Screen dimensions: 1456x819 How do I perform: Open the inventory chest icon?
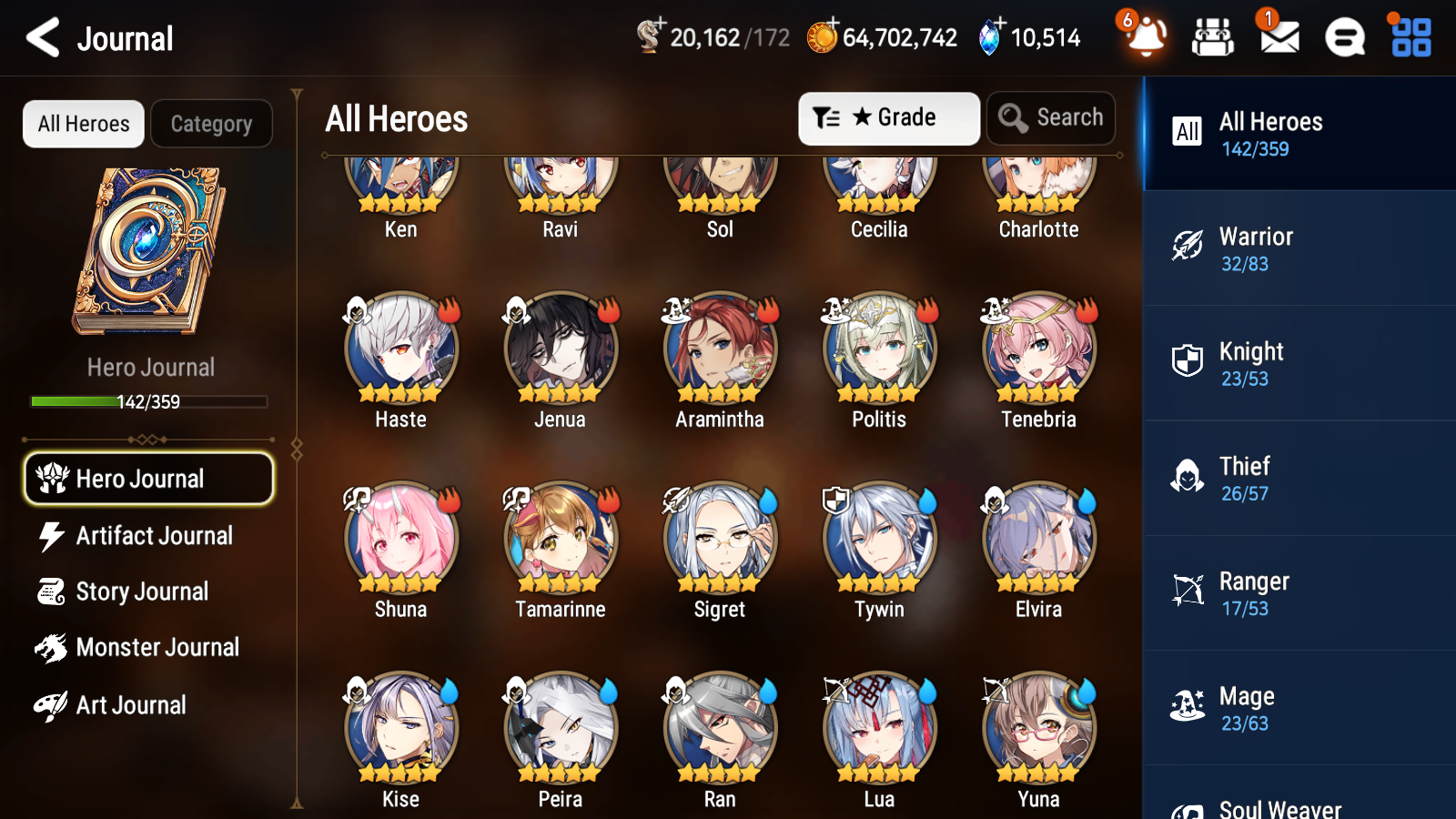(1213, 37)
